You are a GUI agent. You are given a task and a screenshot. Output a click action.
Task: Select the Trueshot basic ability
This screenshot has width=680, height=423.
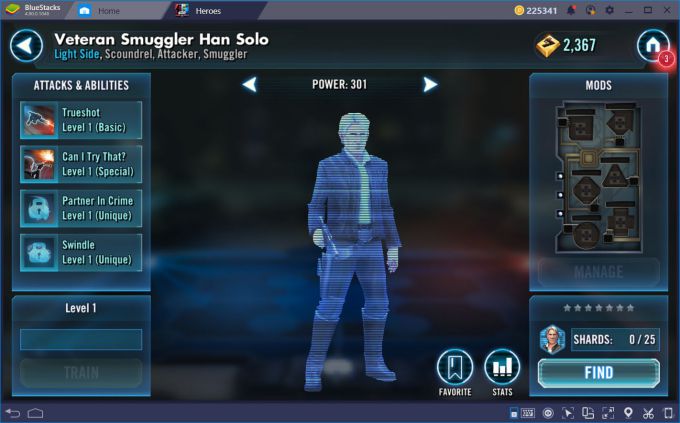[81, 120]
